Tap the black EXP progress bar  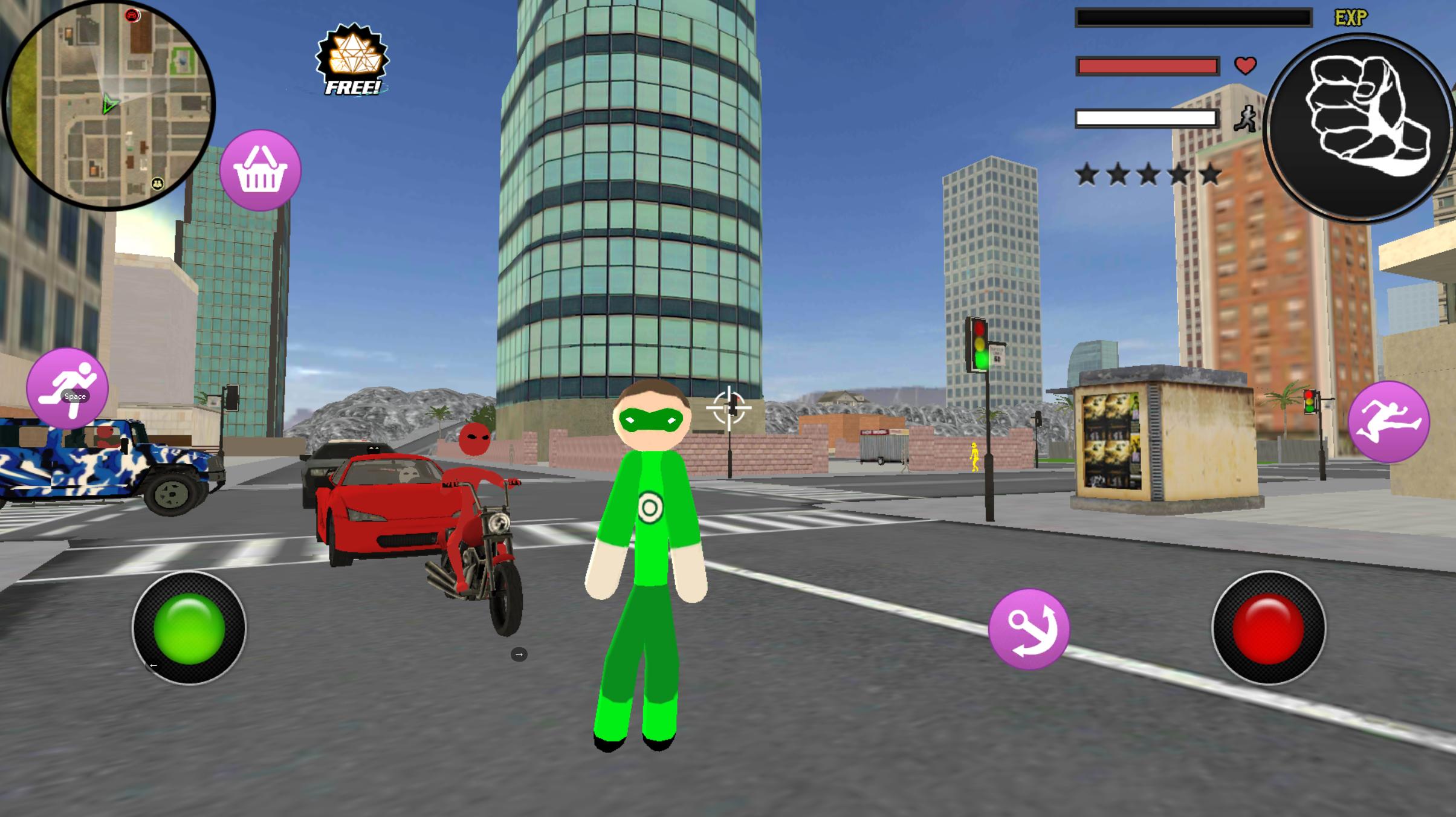[1194, 18]
